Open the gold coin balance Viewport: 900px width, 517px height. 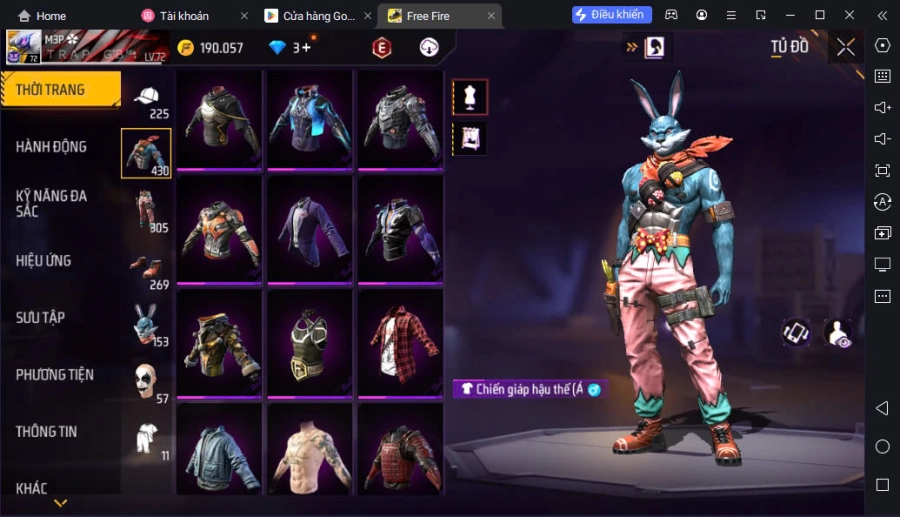pos(211,47)
